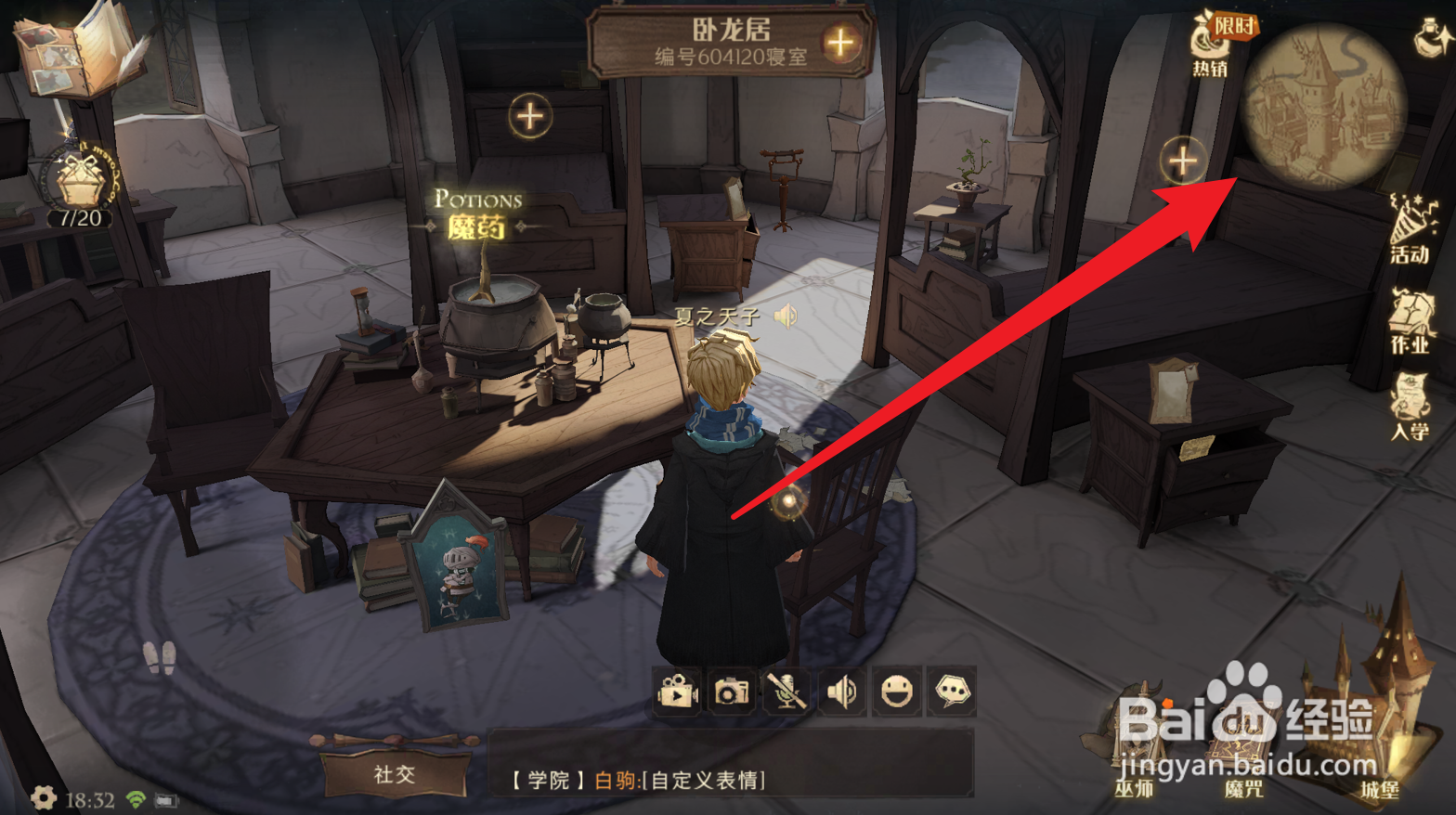Open the quick chat bubble menu

coord(953,692)
